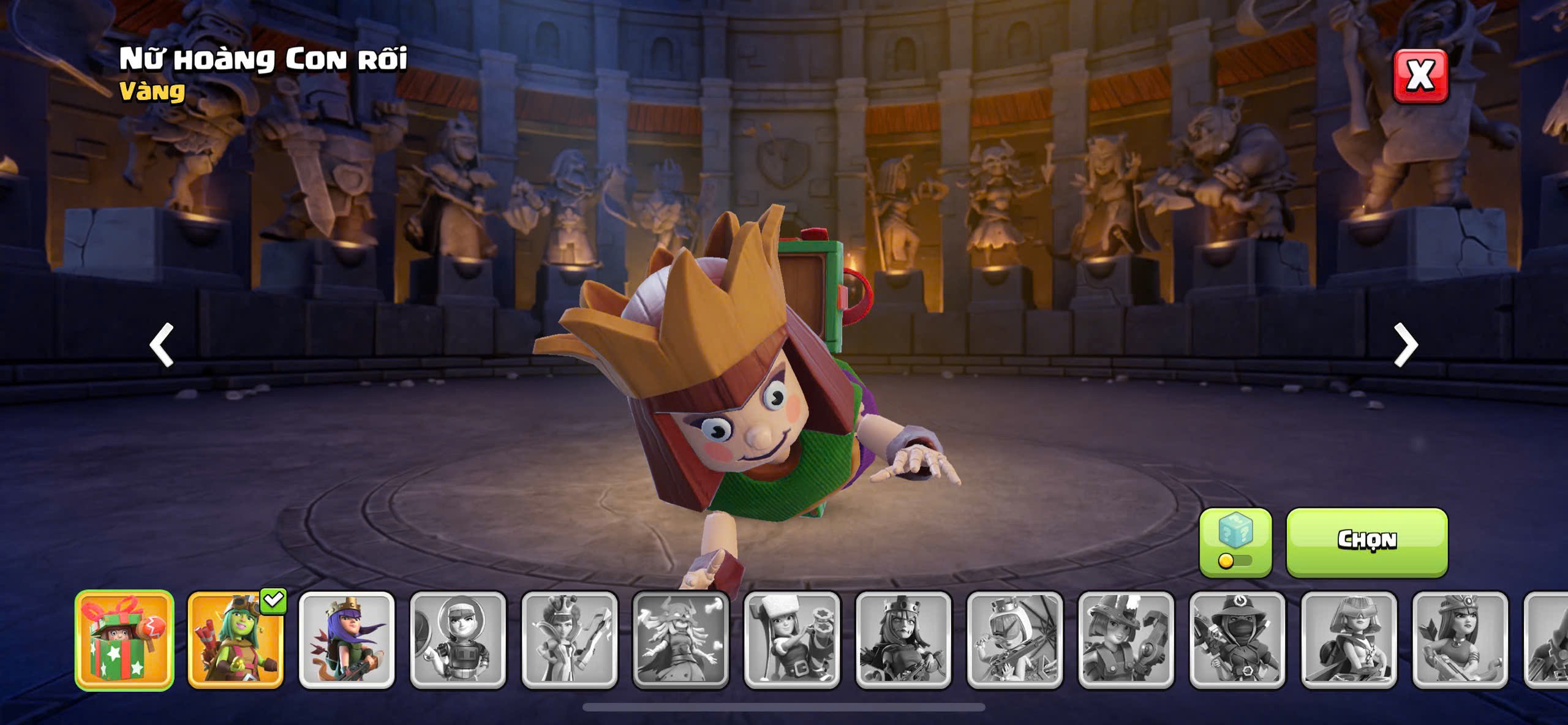The height and width of the screenshot is (725, 1568).
Task: Close the skin preview with the red X
Action: click(x=1420, y=76)
